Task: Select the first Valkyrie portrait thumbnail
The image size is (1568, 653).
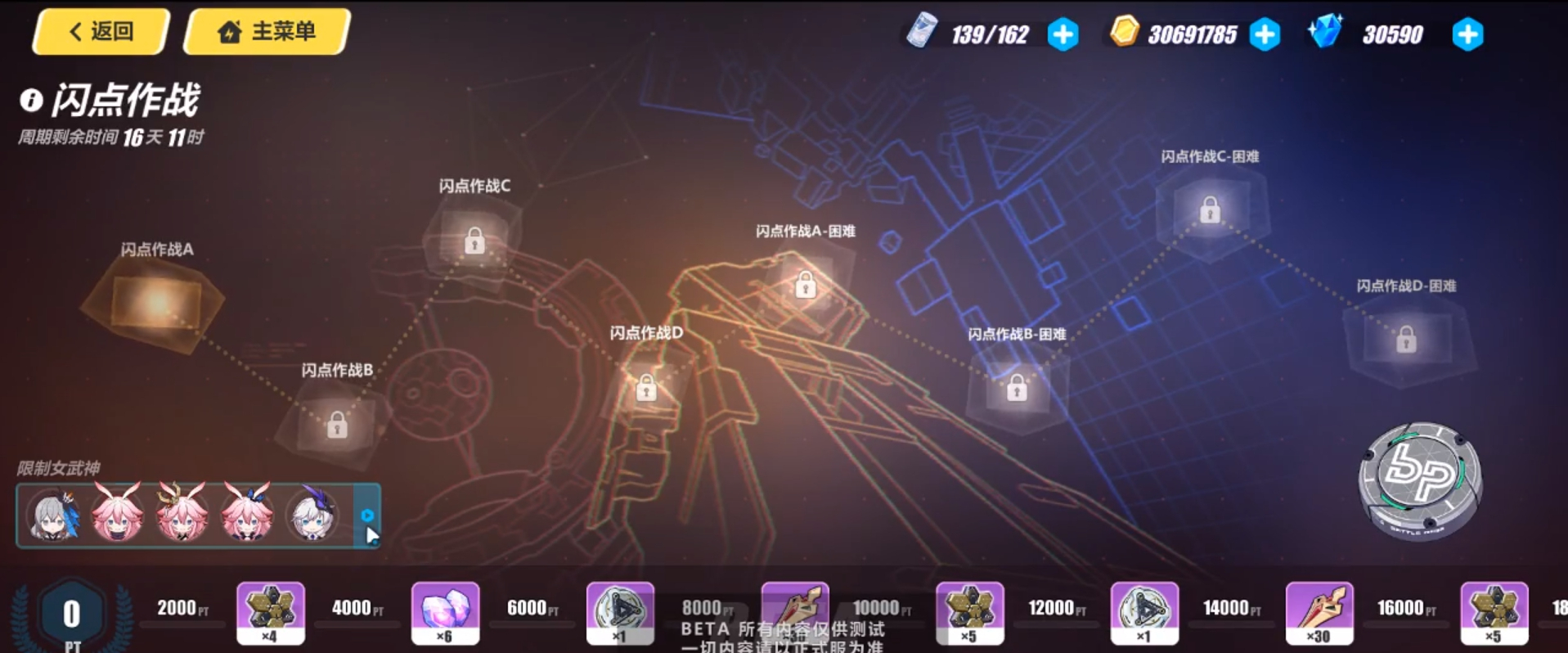Action: click(52, 516)
